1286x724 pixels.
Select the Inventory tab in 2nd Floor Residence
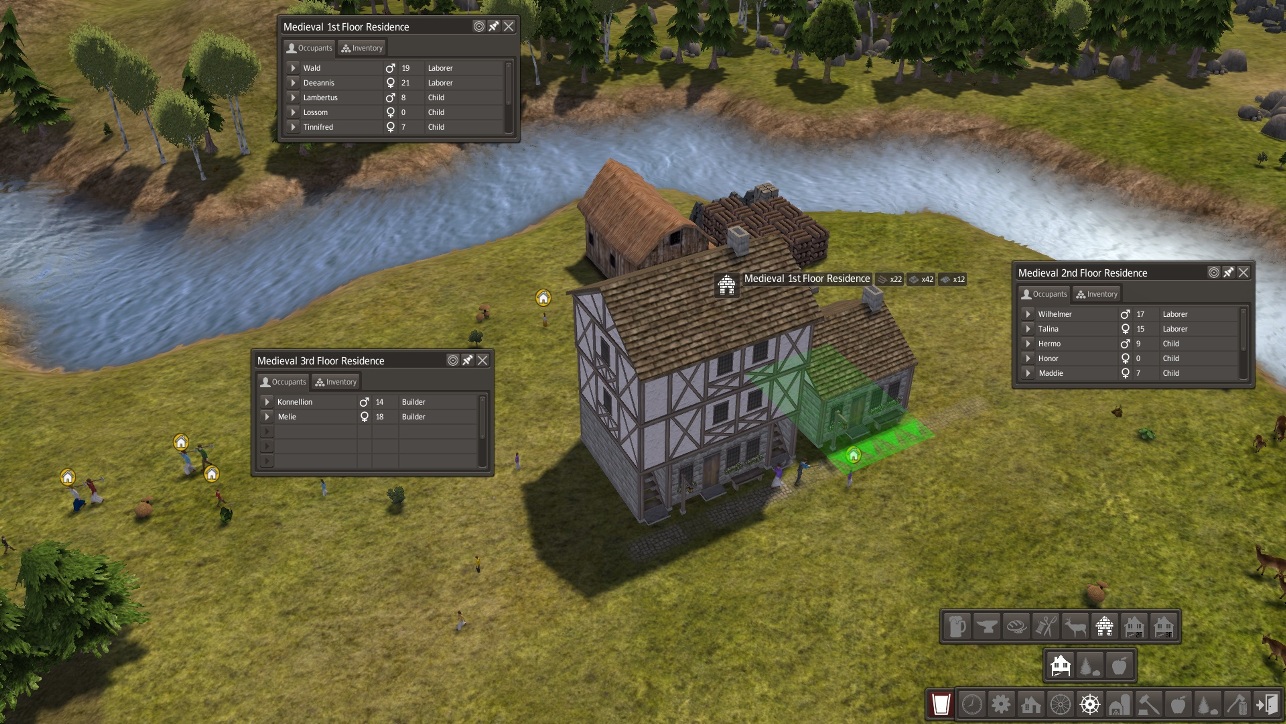coord(1096,294)
